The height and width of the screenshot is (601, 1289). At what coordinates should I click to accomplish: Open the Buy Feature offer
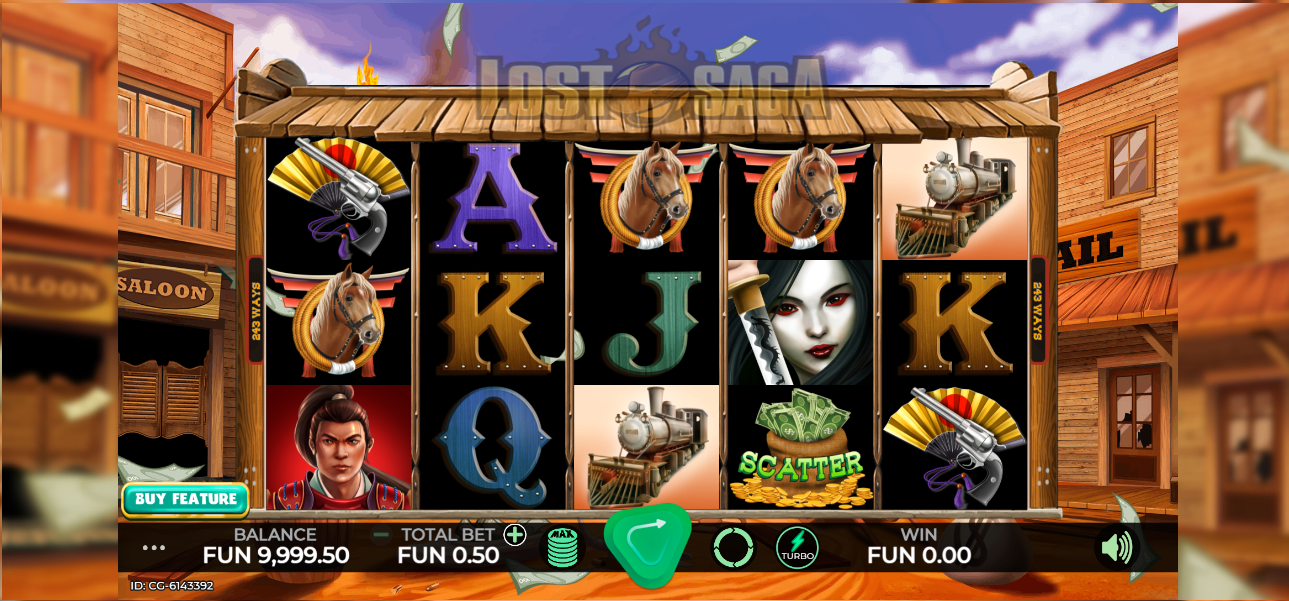pyautogui.click(x=185, y=499)
